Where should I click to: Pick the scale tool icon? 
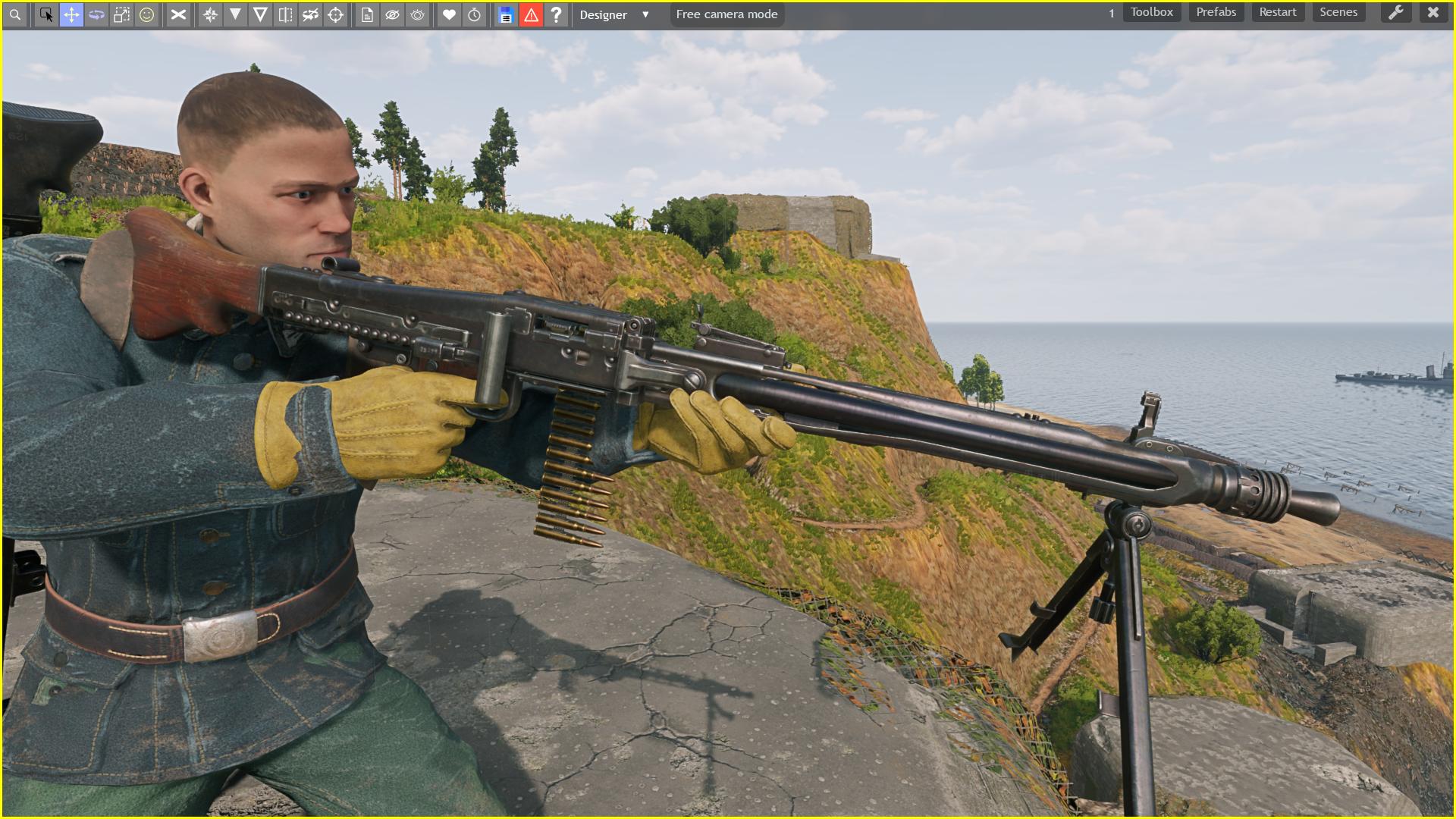pos(121,14)
